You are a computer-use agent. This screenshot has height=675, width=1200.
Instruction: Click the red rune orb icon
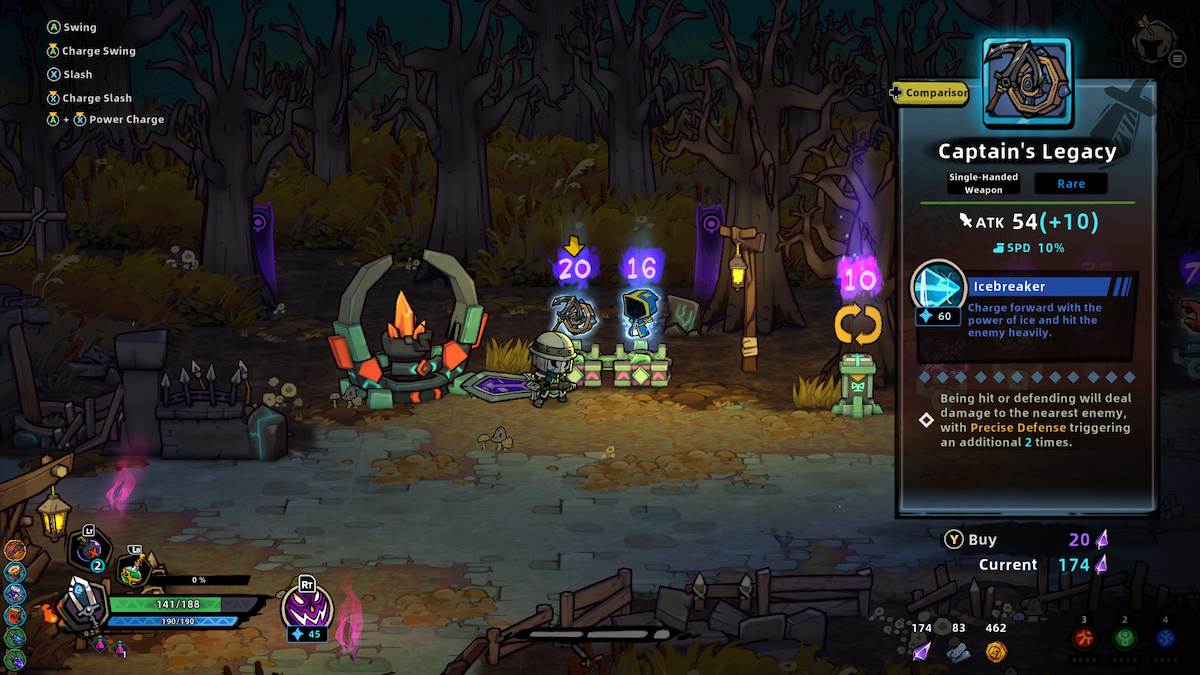coord(1083,638)
